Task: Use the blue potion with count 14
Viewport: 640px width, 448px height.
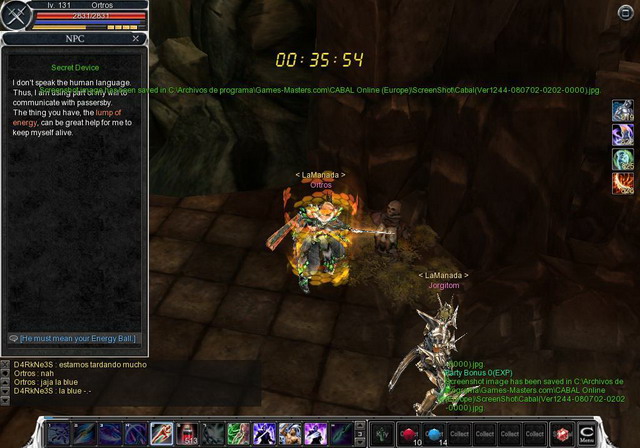Action: click(434, 433)
